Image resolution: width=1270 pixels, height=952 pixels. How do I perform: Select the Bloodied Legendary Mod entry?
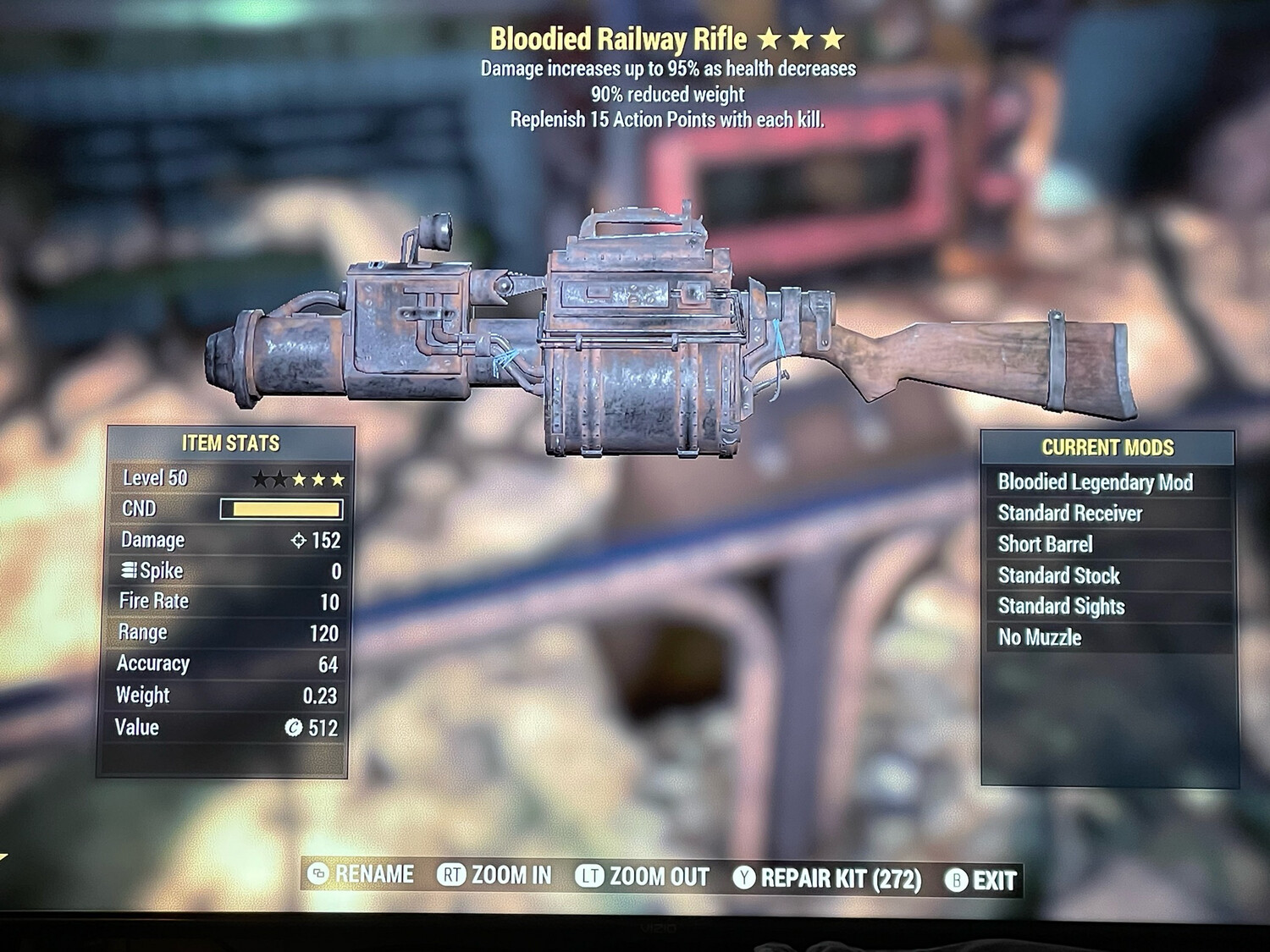pos(1095,482)
